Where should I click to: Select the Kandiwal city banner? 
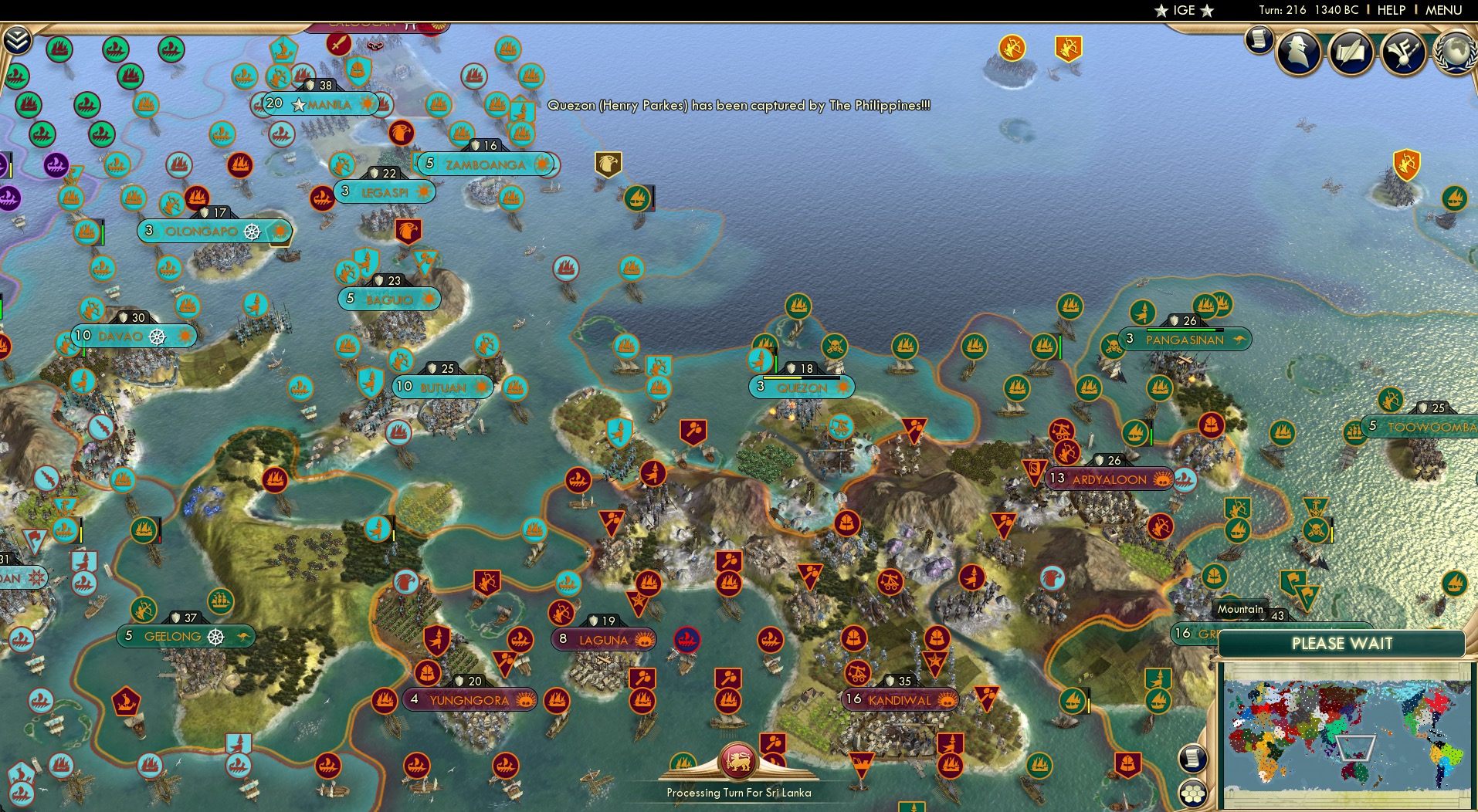[898, 700]
